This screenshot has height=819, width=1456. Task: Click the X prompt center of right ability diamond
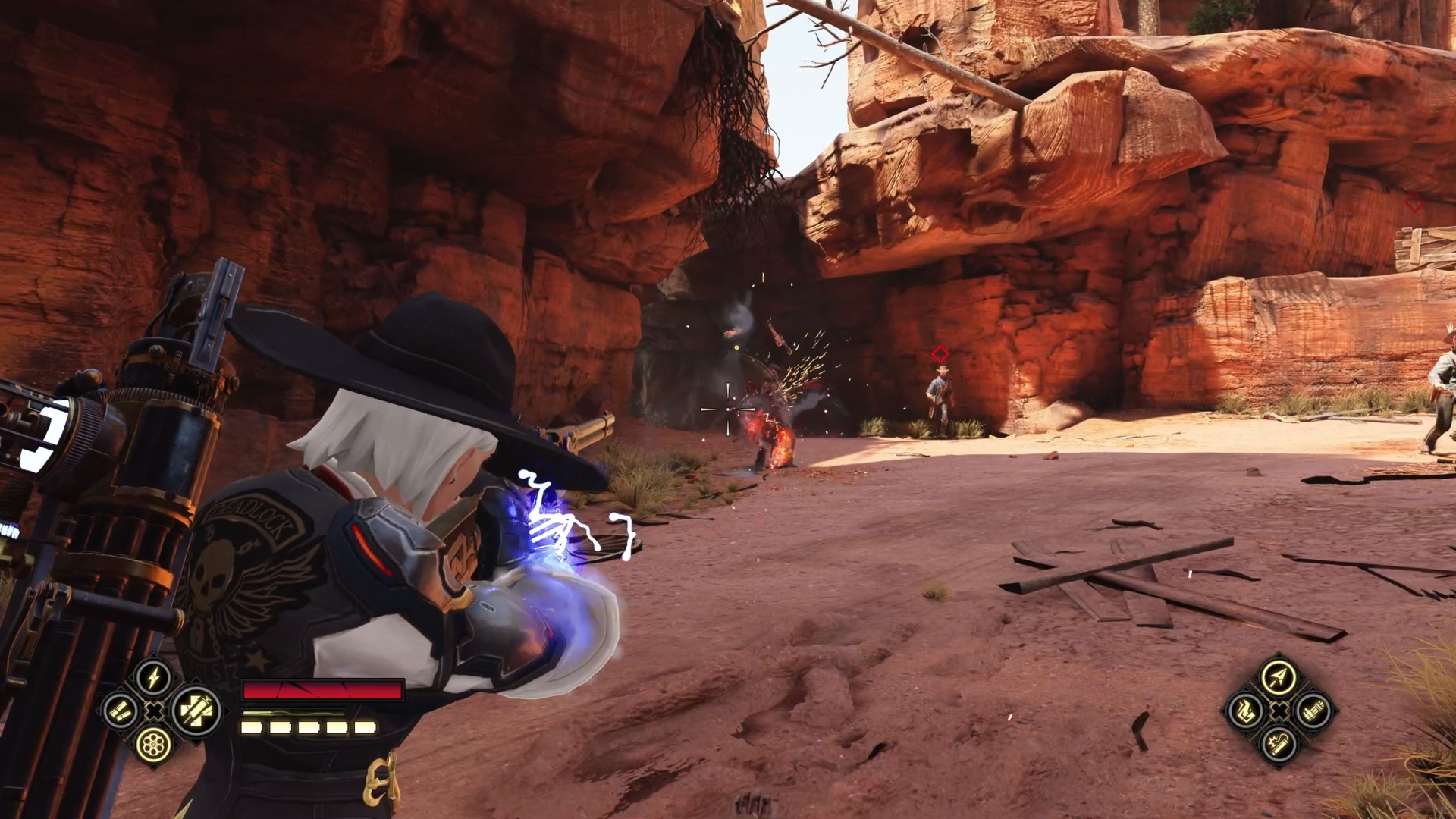point(1279,711)
